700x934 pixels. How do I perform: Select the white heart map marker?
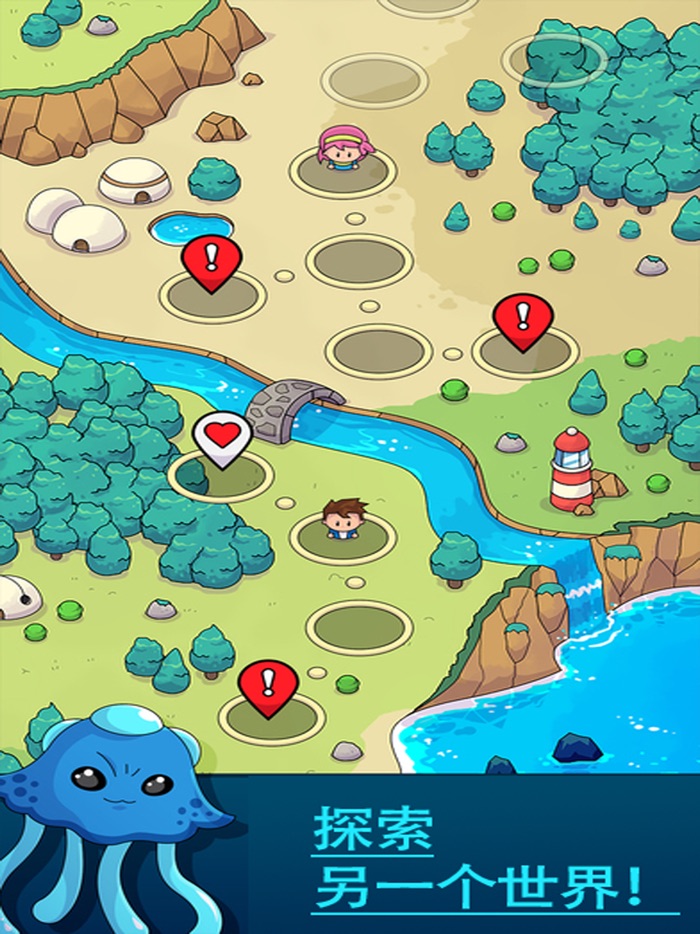pyautogui.click(x=222, y=437)
